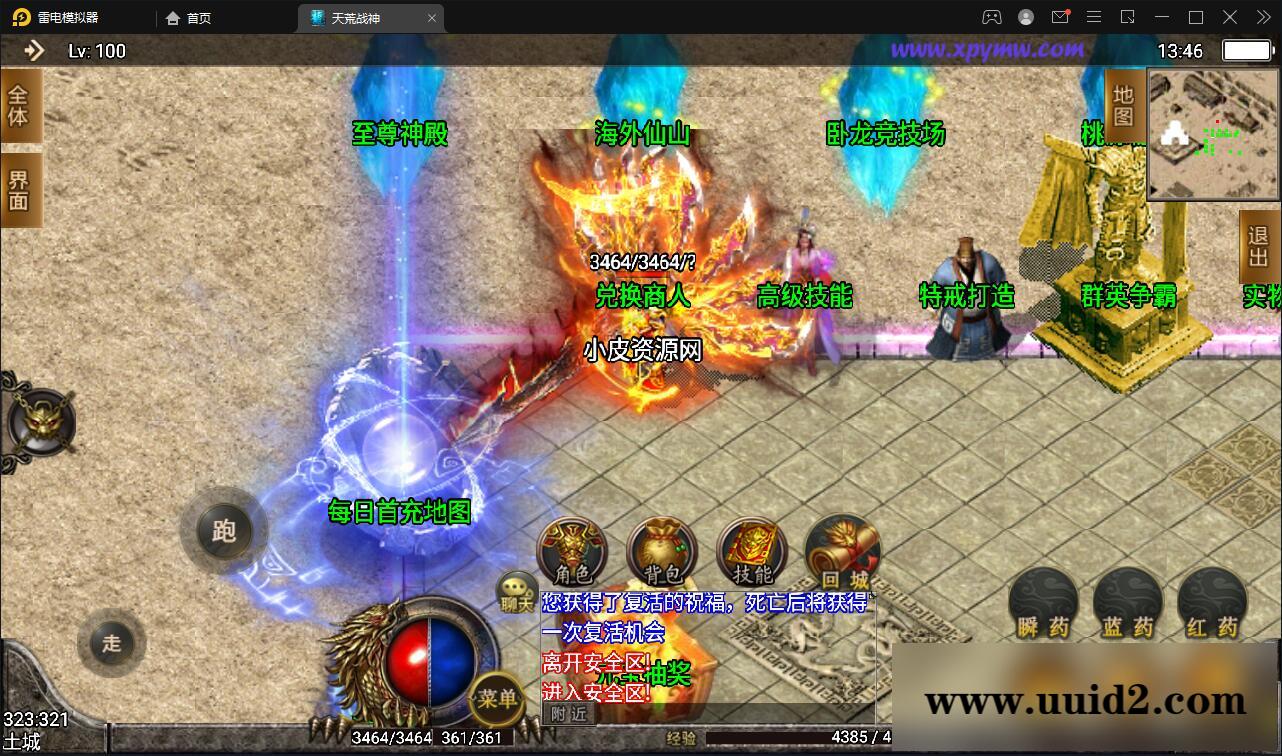Toggle 走 walk movement mode
The image size is (1282, 756).
click(x=111, y=644)
